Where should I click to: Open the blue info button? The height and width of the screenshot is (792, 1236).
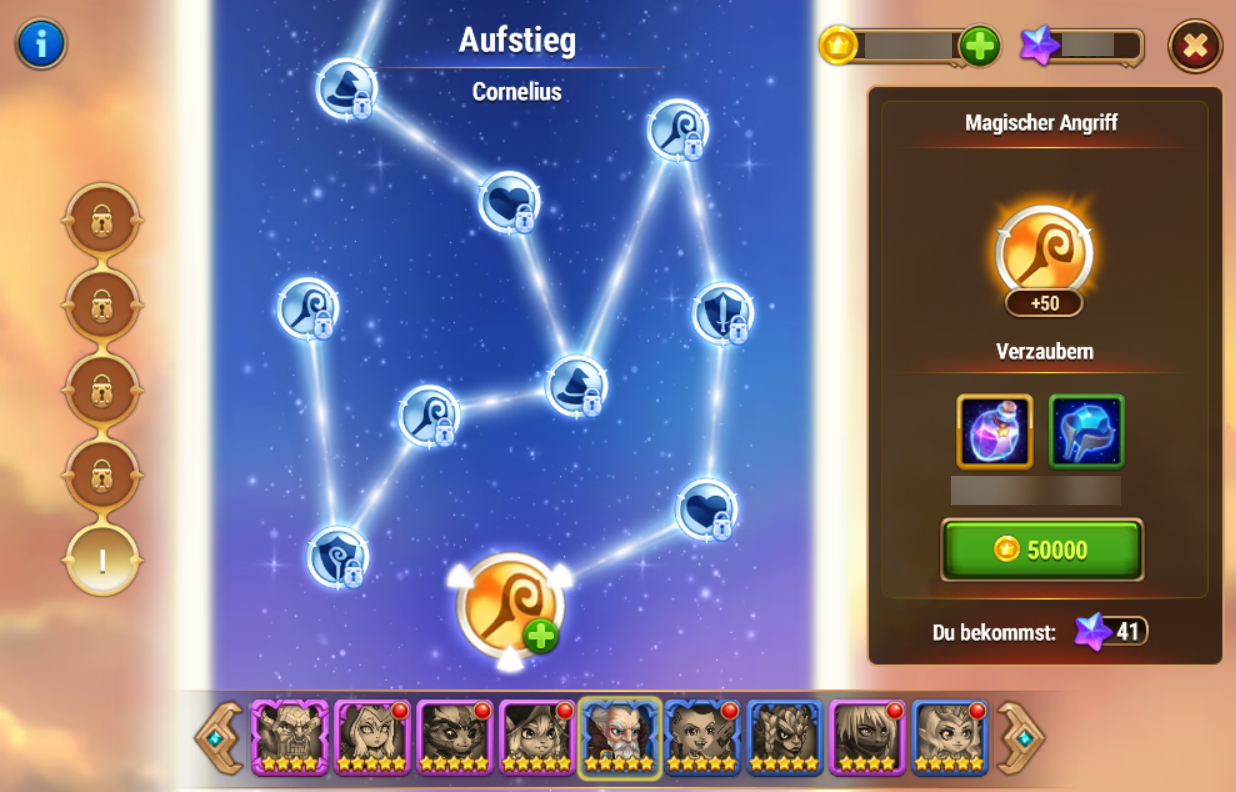(41, 44)
